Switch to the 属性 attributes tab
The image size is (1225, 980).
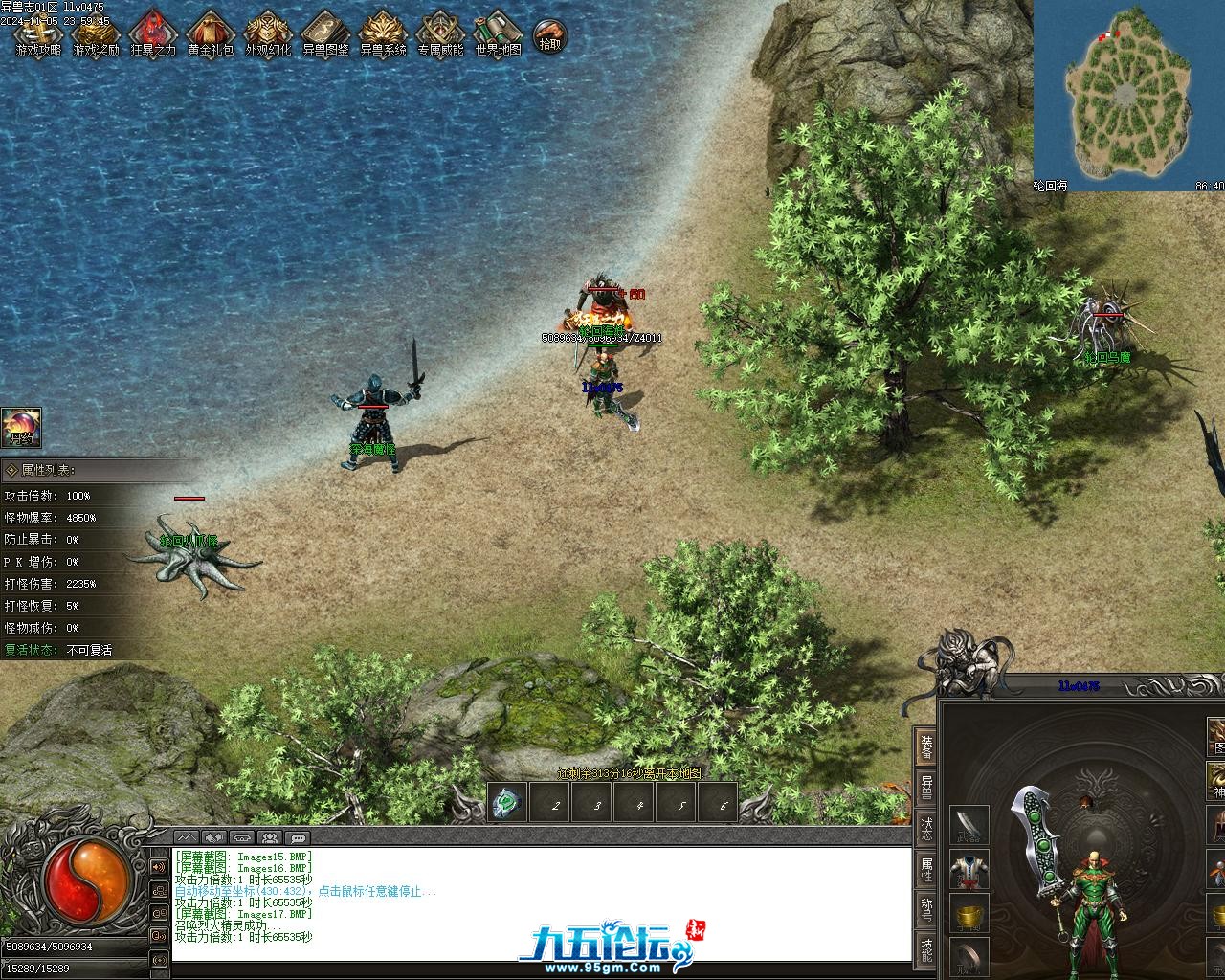tap(926, 870)
